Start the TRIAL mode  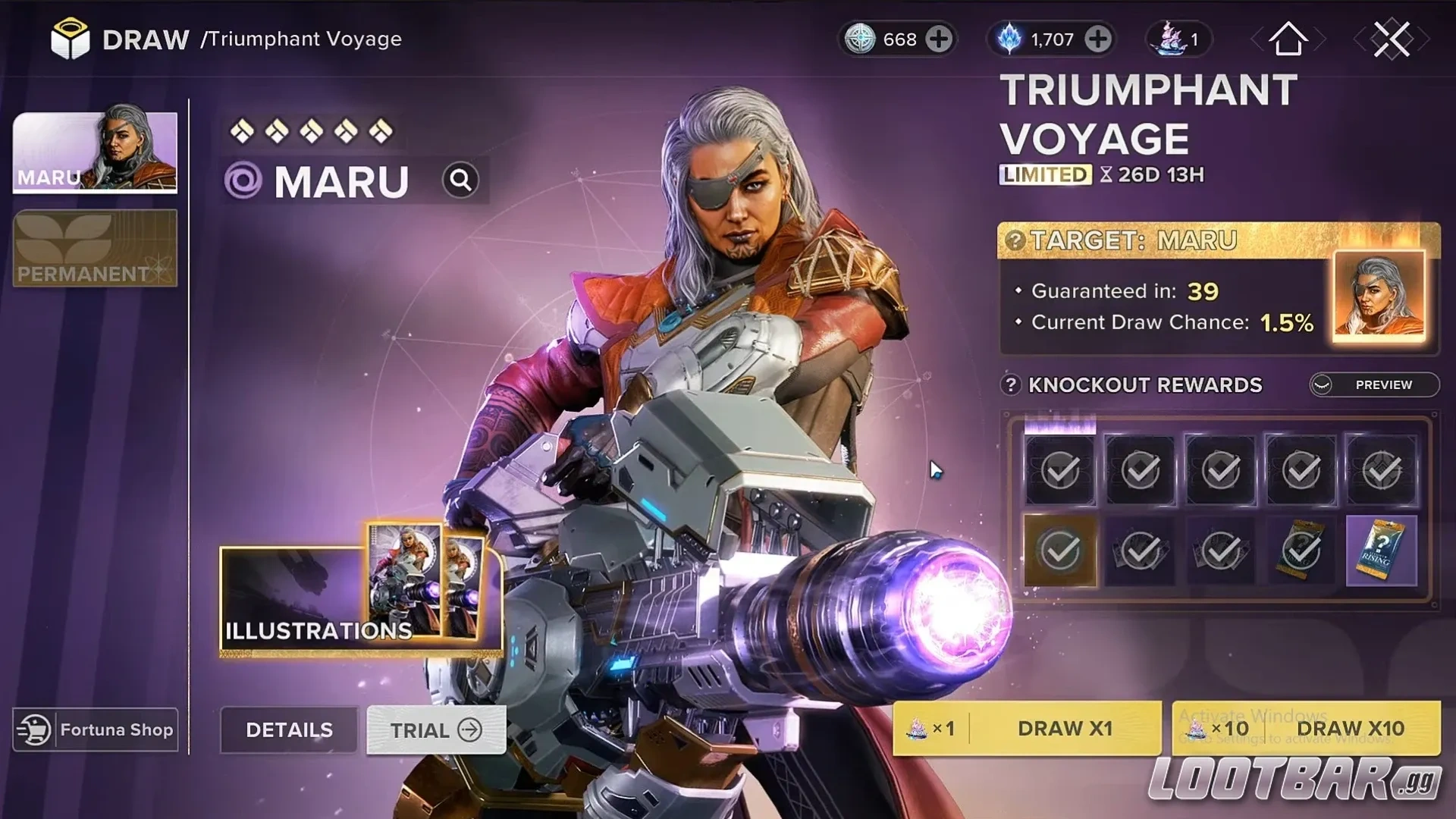[x=434, y=730]
